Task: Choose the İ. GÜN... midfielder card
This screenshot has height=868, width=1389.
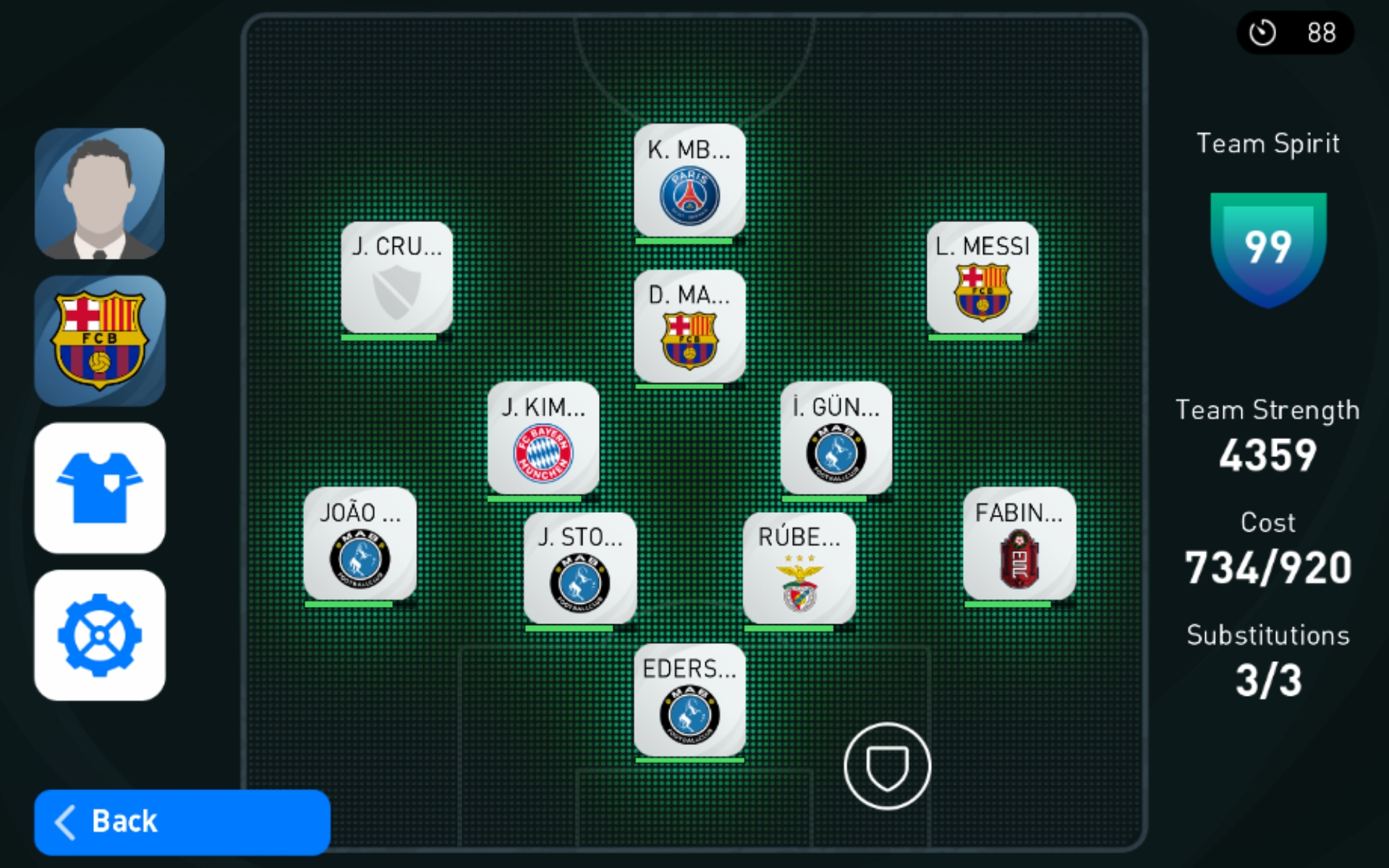Action: (x=836, y=439)
